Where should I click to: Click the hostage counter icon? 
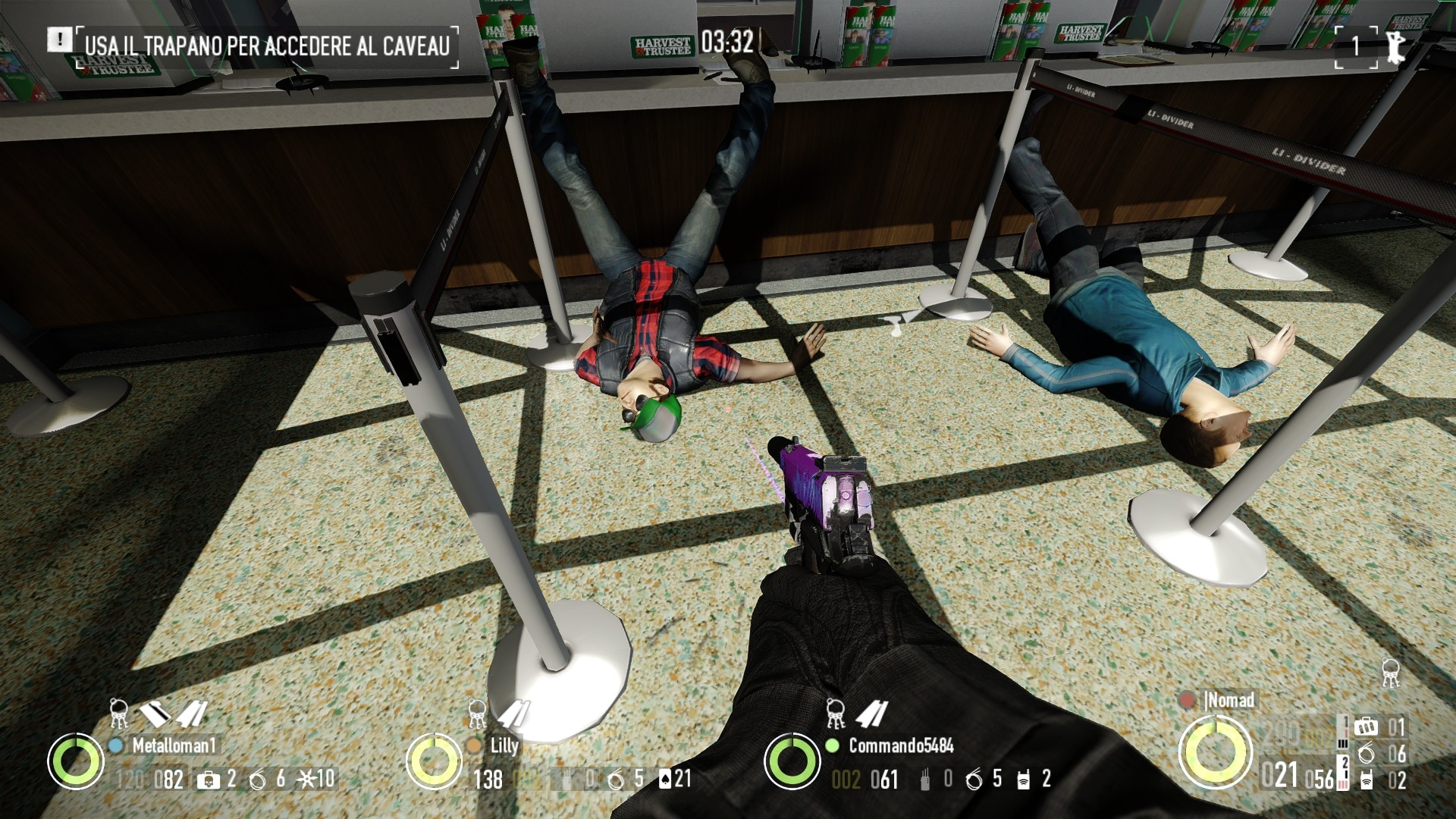(1394, 46)
